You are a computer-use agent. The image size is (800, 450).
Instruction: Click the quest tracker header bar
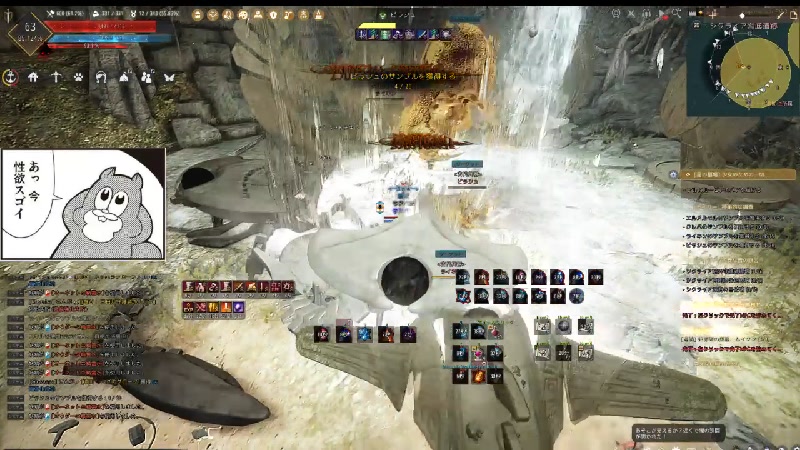point(738,173)
